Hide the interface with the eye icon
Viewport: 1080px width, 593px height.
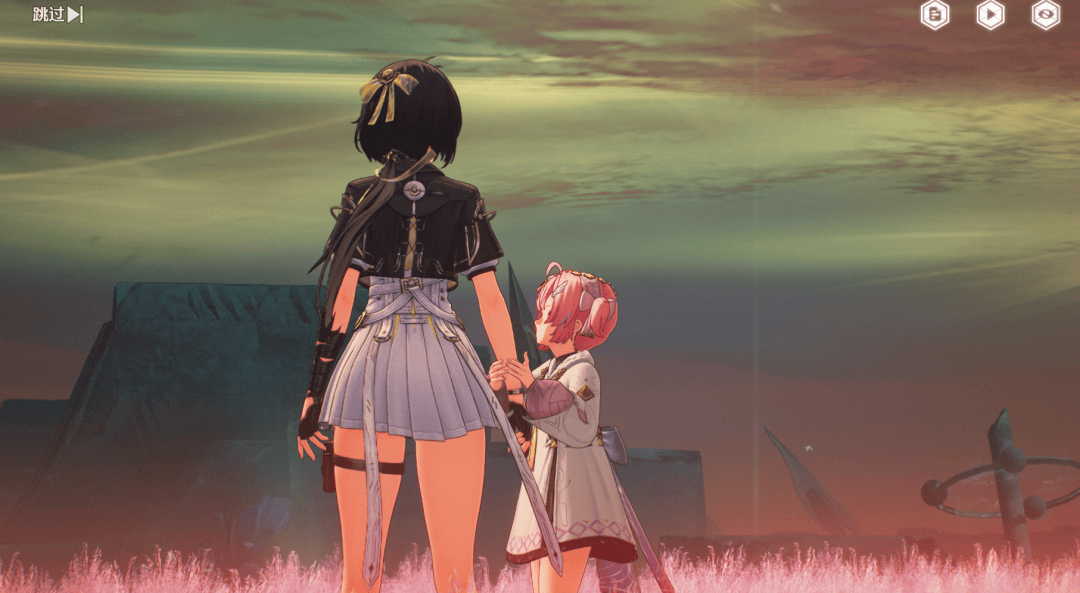tap(1045, 14)
